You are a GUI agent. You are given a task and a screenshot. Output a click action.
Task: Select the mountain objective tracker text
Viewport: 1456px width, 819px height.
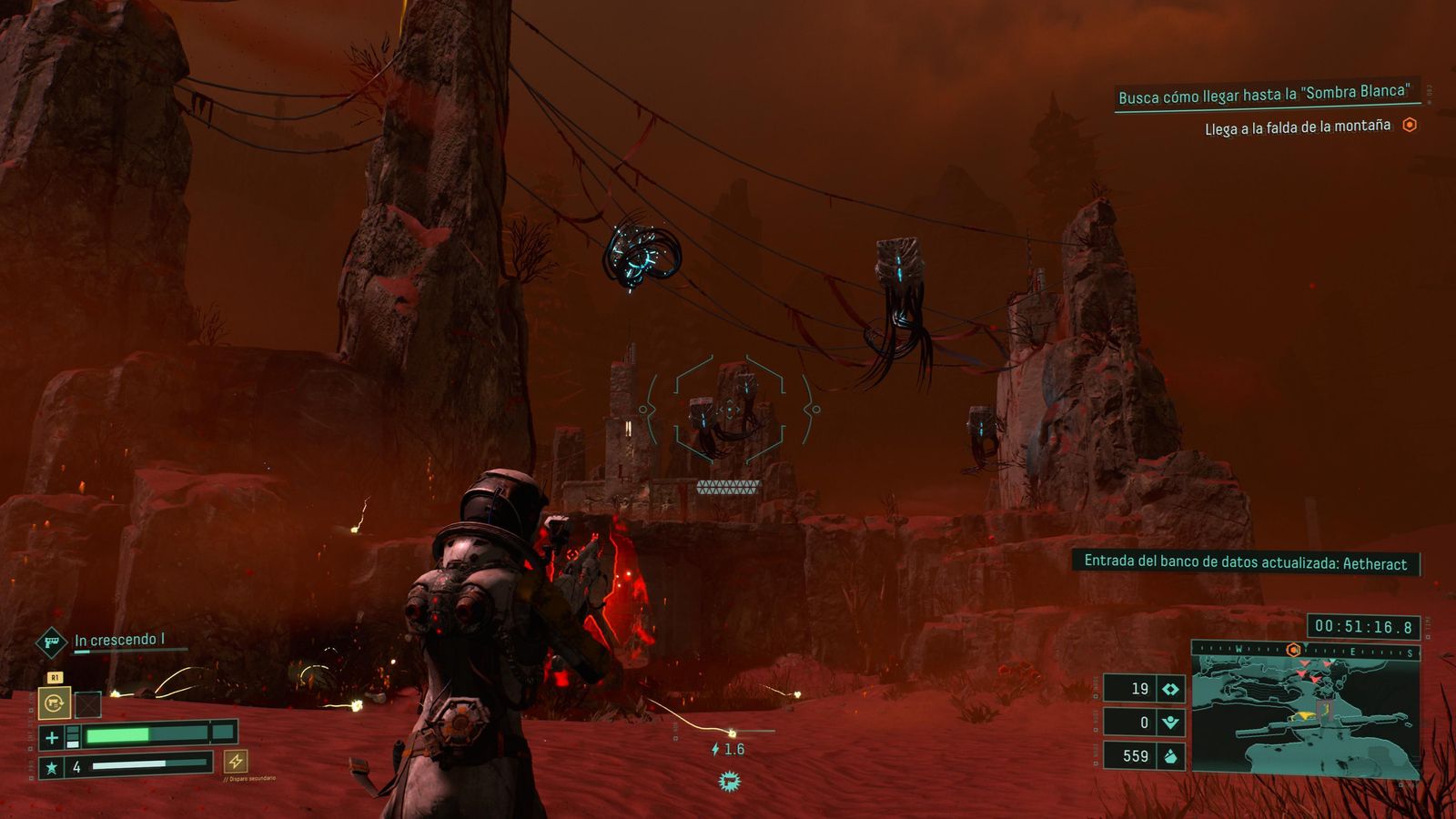coord(1297,127)
